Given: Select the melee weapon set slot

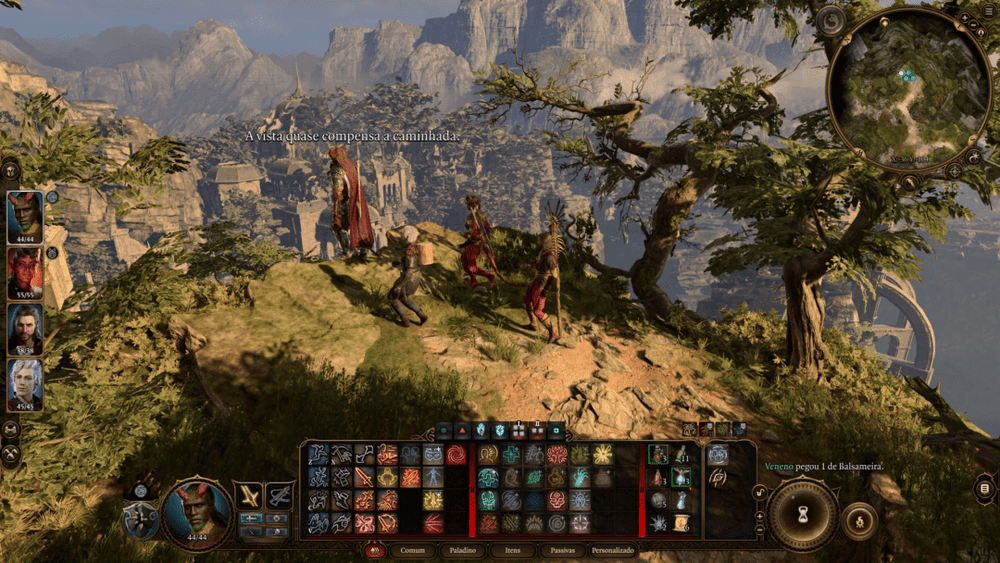Looking at the screenshot, I should pos(248,494).
